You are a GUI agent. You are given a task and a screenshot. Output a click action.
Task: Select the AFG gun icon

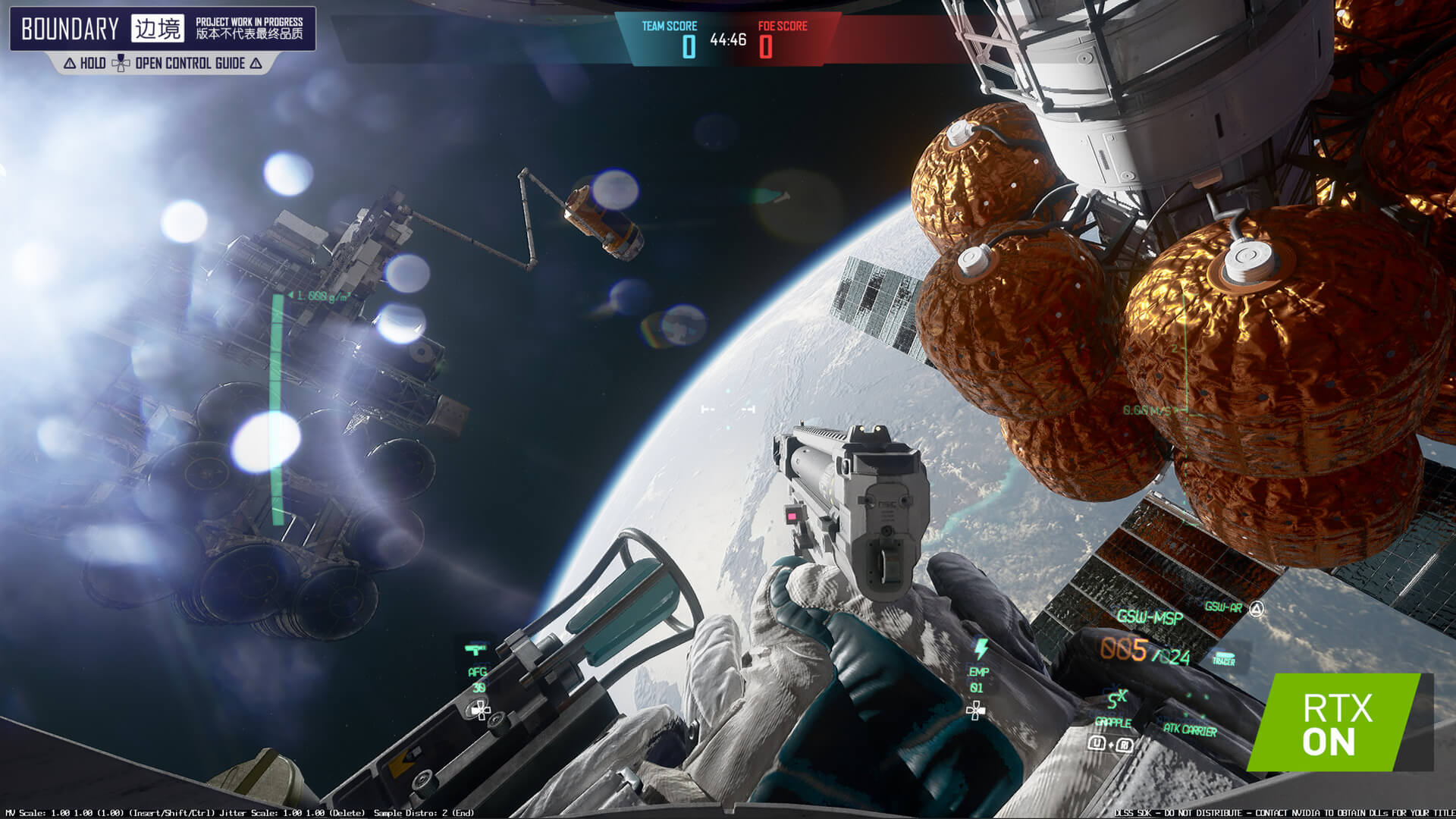(x=475, y=649)
